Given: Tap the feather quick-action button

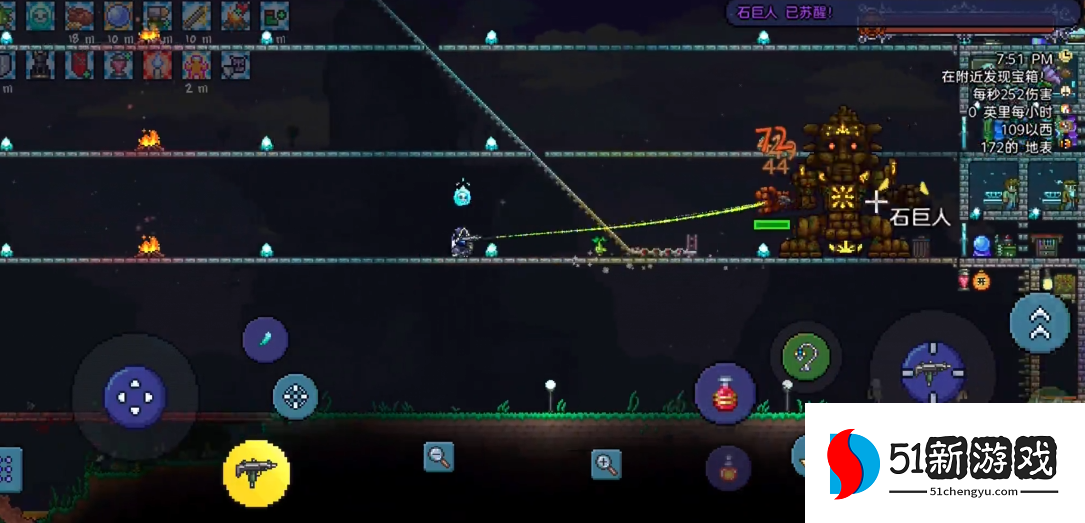Looking at the screenshot, I should 265,339.
